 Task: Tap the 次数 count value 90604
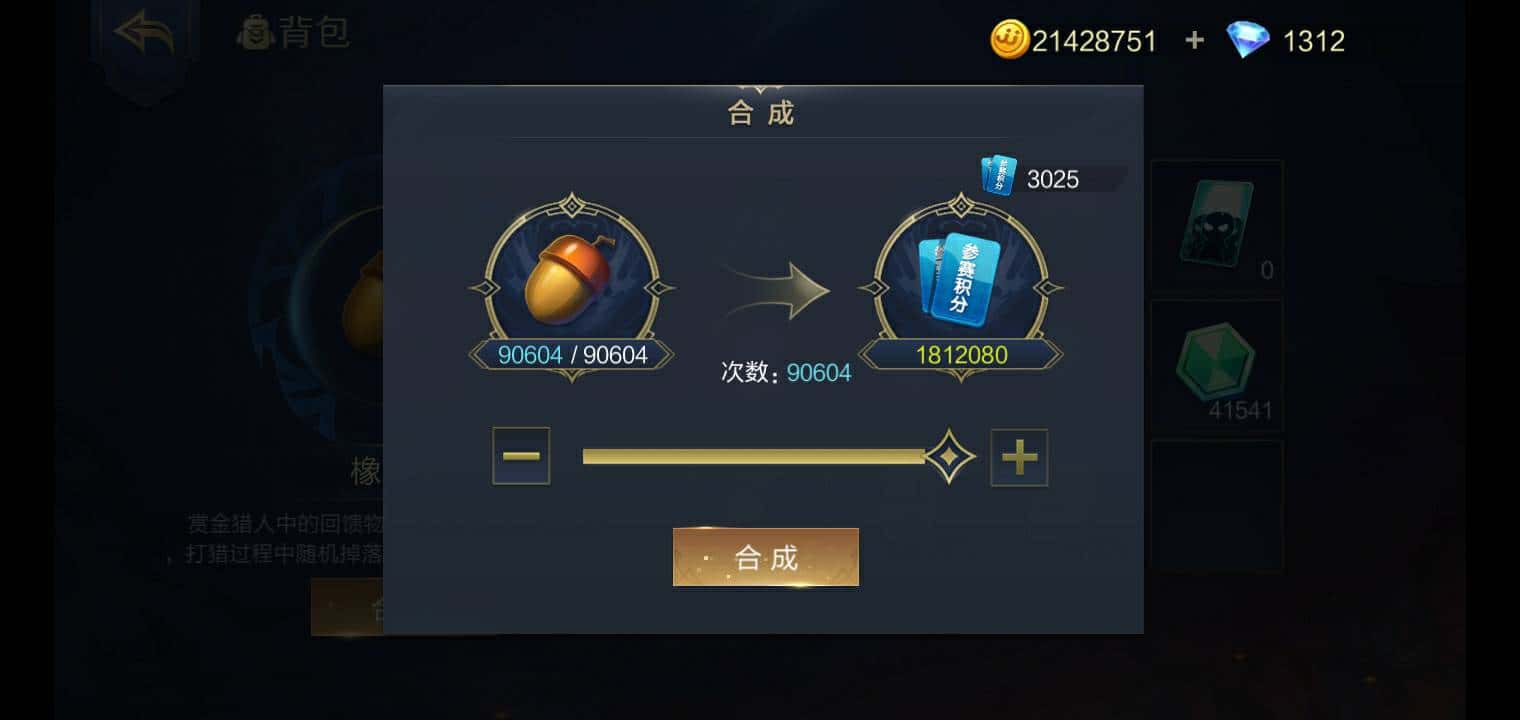pos(818,372)
